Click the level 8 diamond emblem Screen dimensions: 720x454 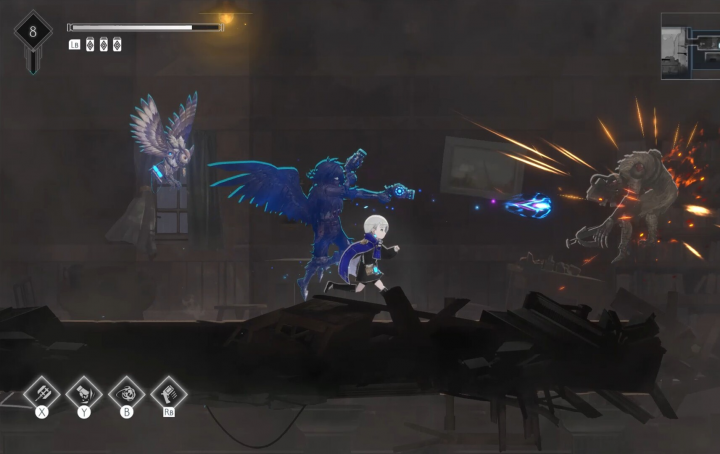click(x=33, y=31)
